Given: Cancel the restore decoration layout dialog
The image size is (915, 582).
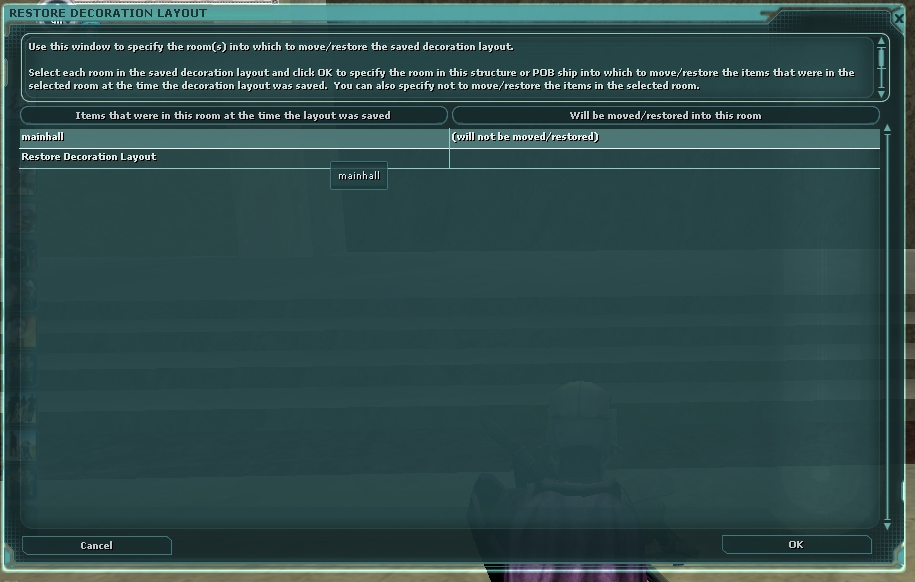Looking at the screenshot, I should click(x=96, y=546).
